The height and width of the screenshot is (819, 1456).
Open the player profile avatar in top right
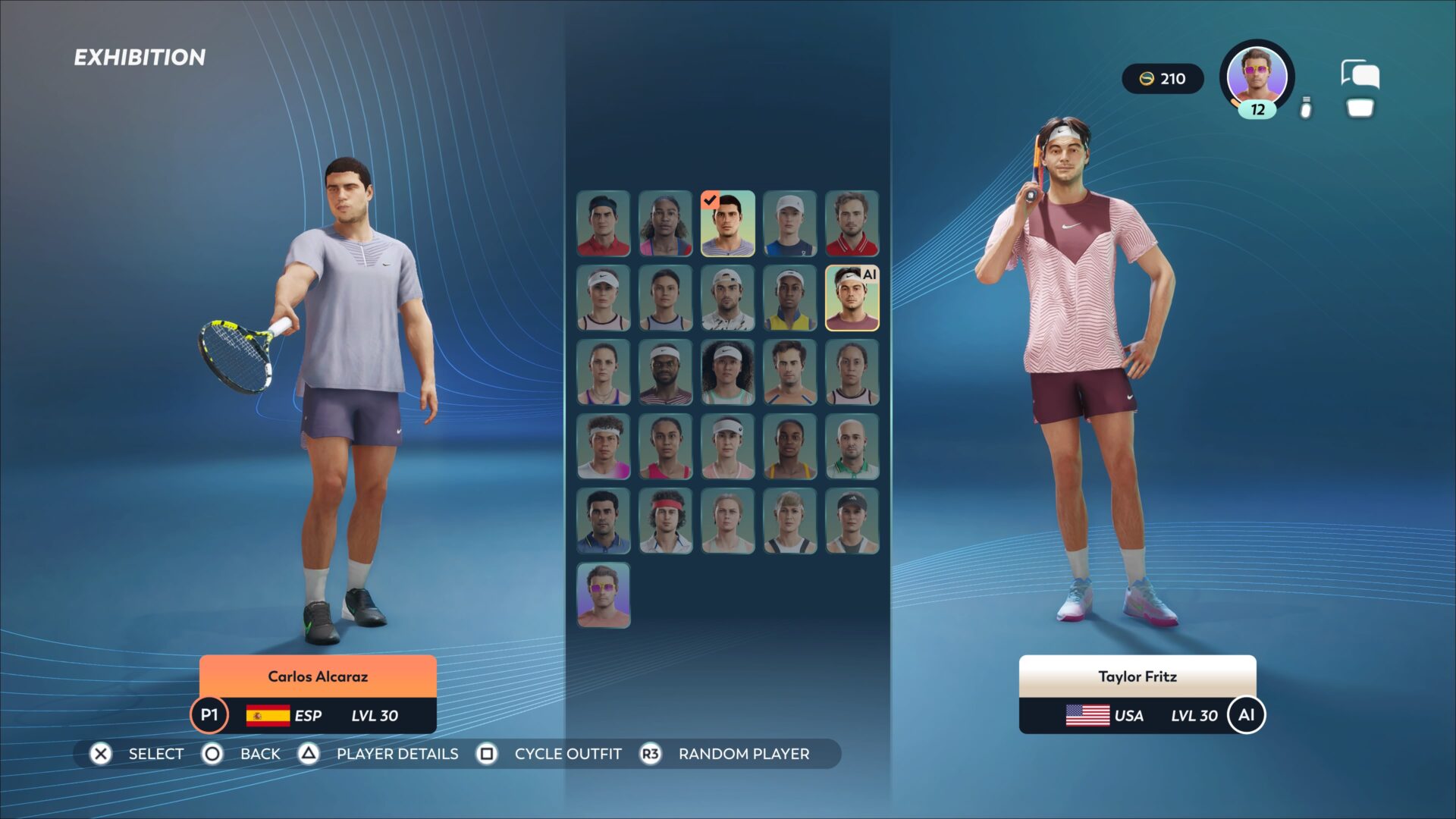click(1255, 76)
